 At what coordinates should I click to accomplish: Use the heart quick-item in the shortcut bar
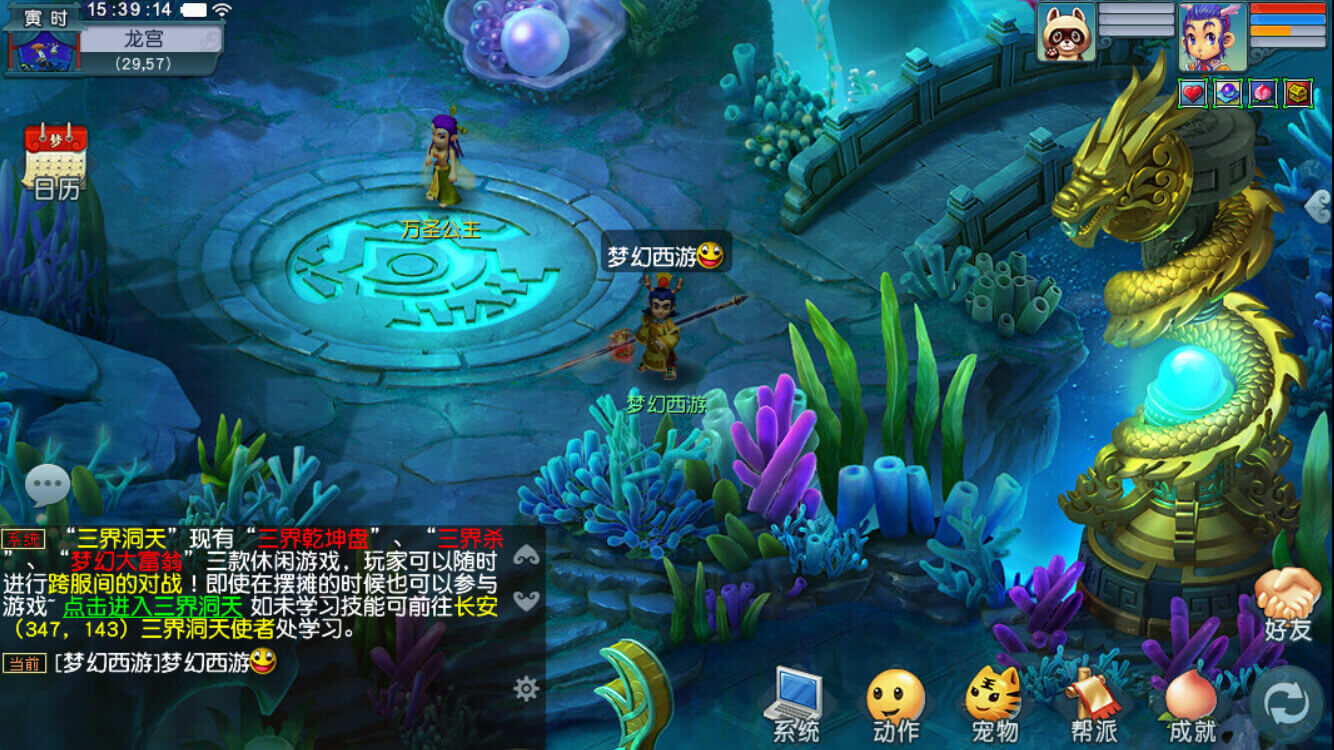[x=1193, y=93]
